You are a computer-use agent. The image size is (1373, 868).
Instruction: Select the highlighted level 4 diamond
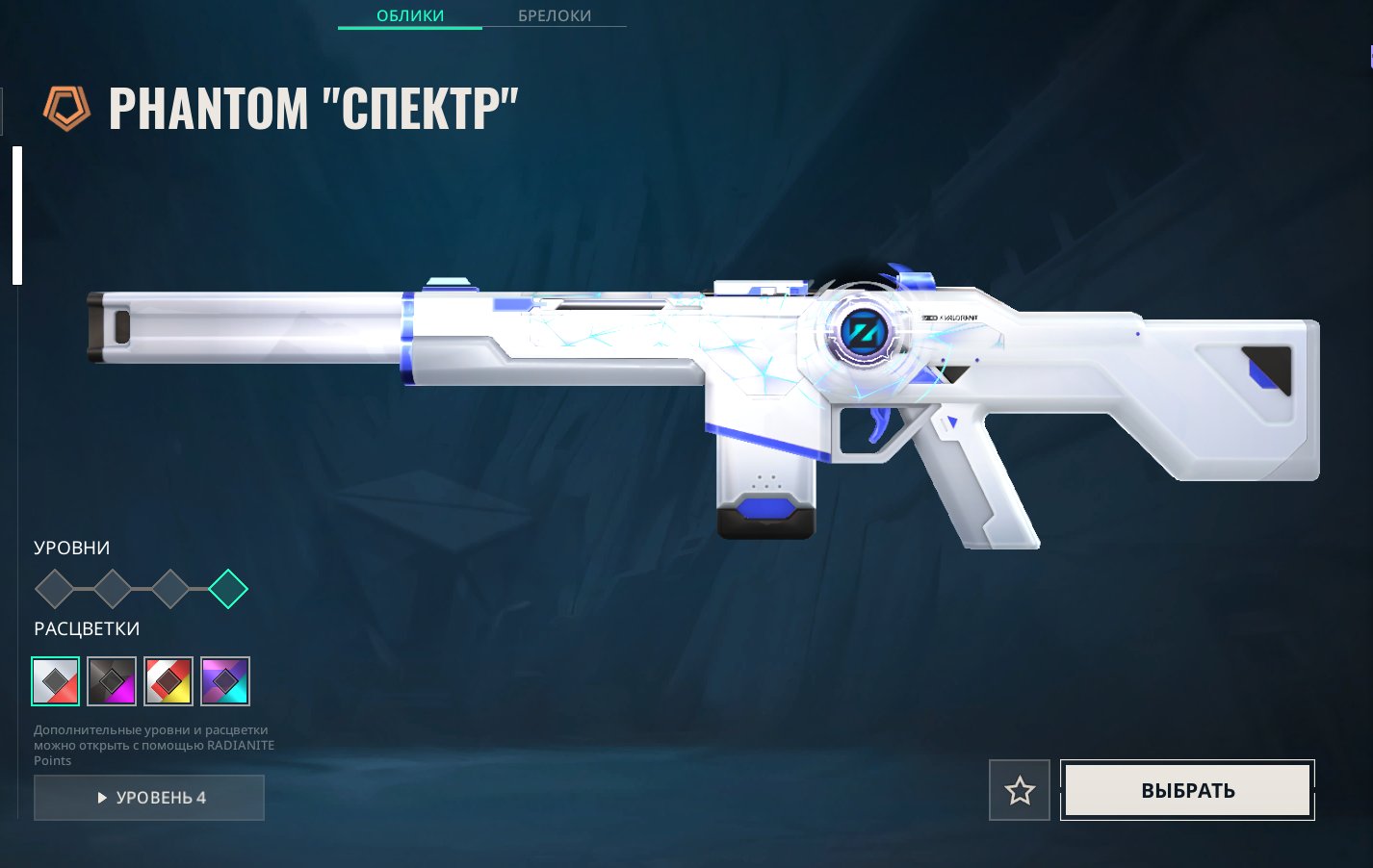click(228, 589)
